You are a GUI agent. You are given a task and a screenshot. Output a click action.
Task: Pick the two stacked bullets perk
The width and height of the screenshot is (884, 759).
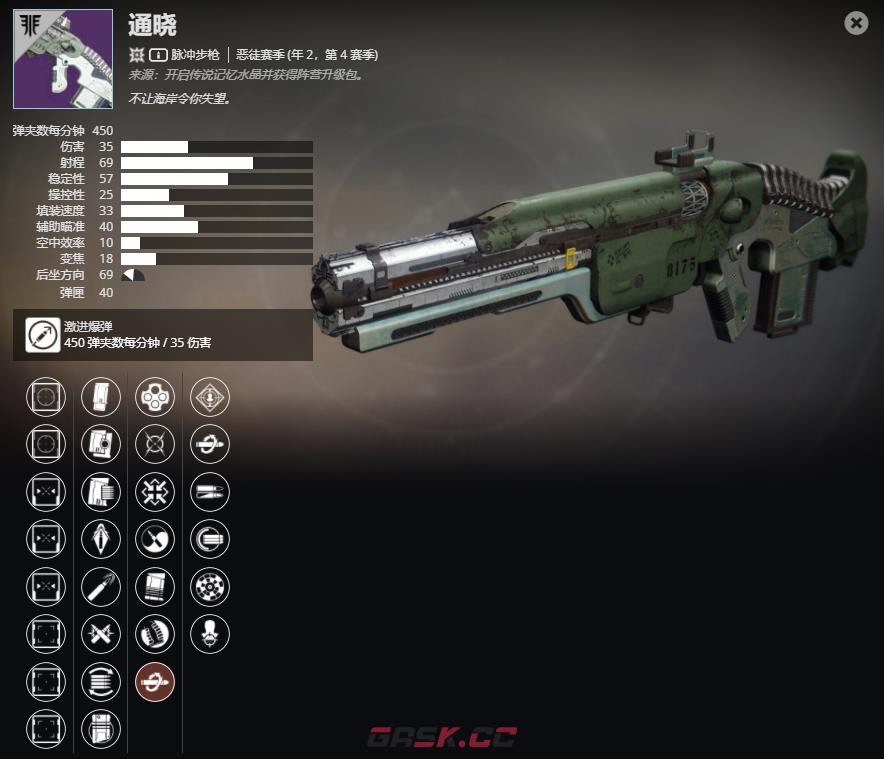tap(209, 491)
